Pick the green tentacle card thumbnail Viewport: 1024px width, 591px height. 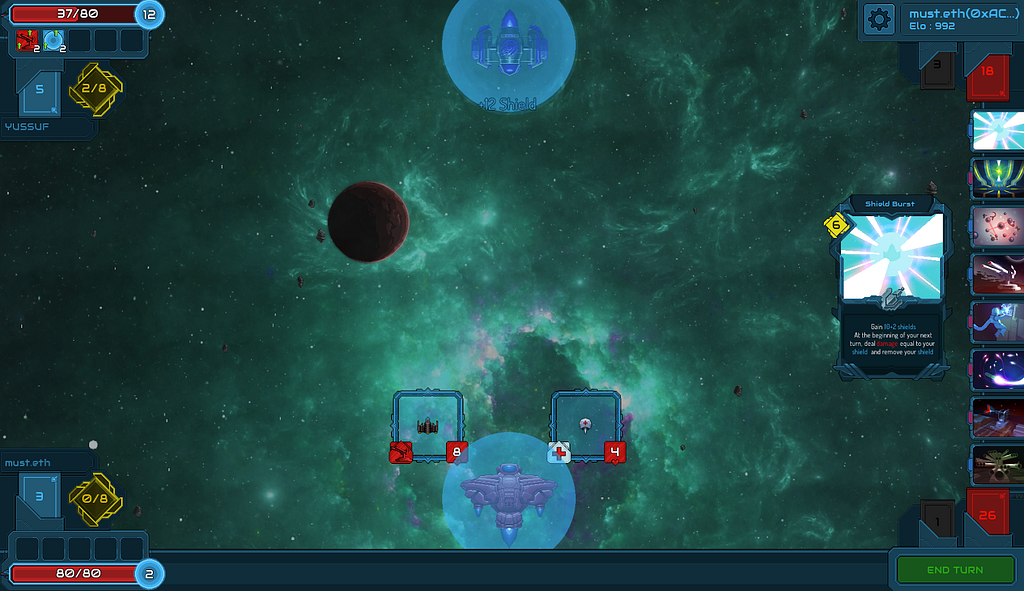click(997, 177)
